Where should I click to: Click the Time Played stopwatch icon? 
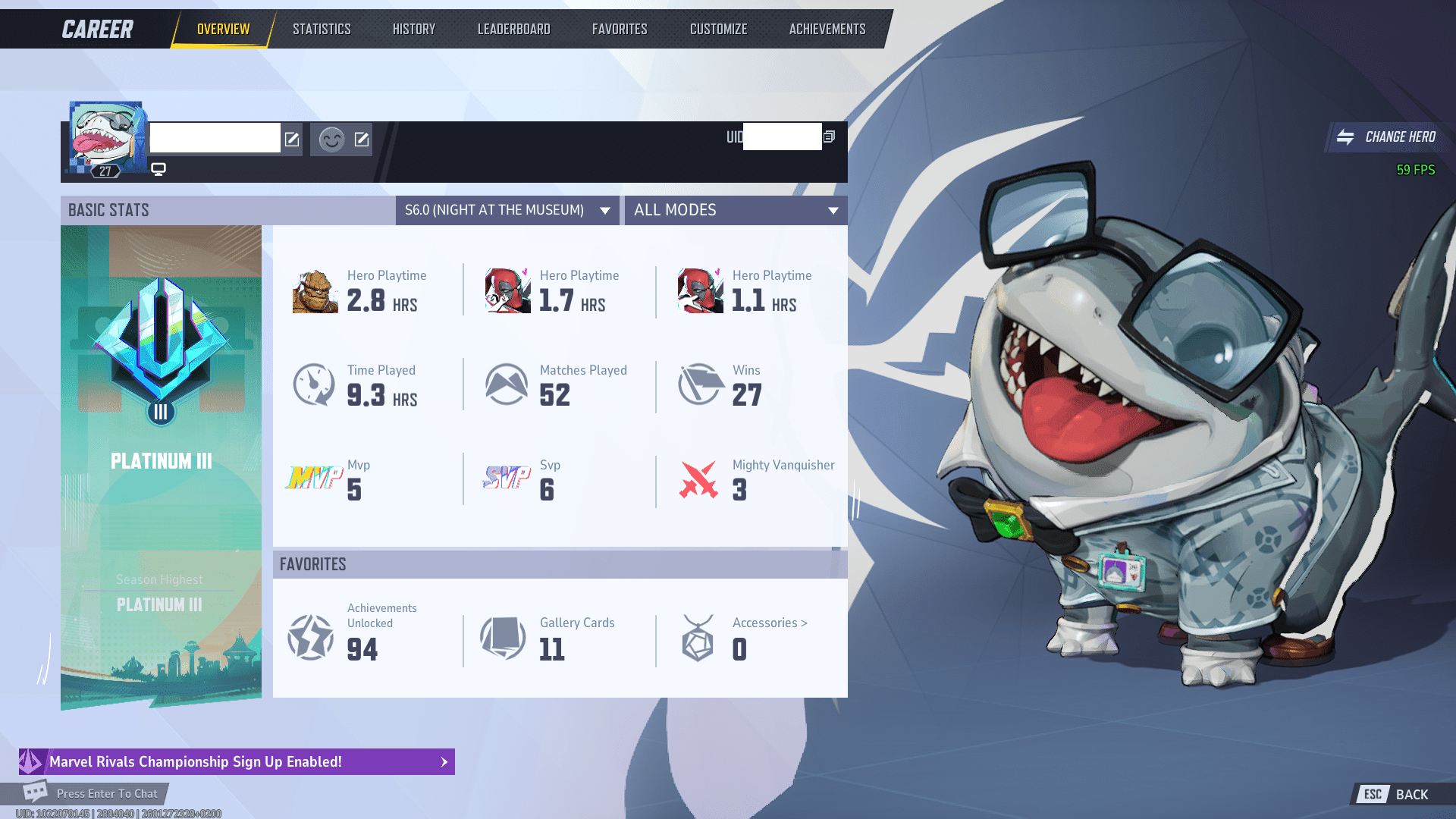(x=313, y=384)
